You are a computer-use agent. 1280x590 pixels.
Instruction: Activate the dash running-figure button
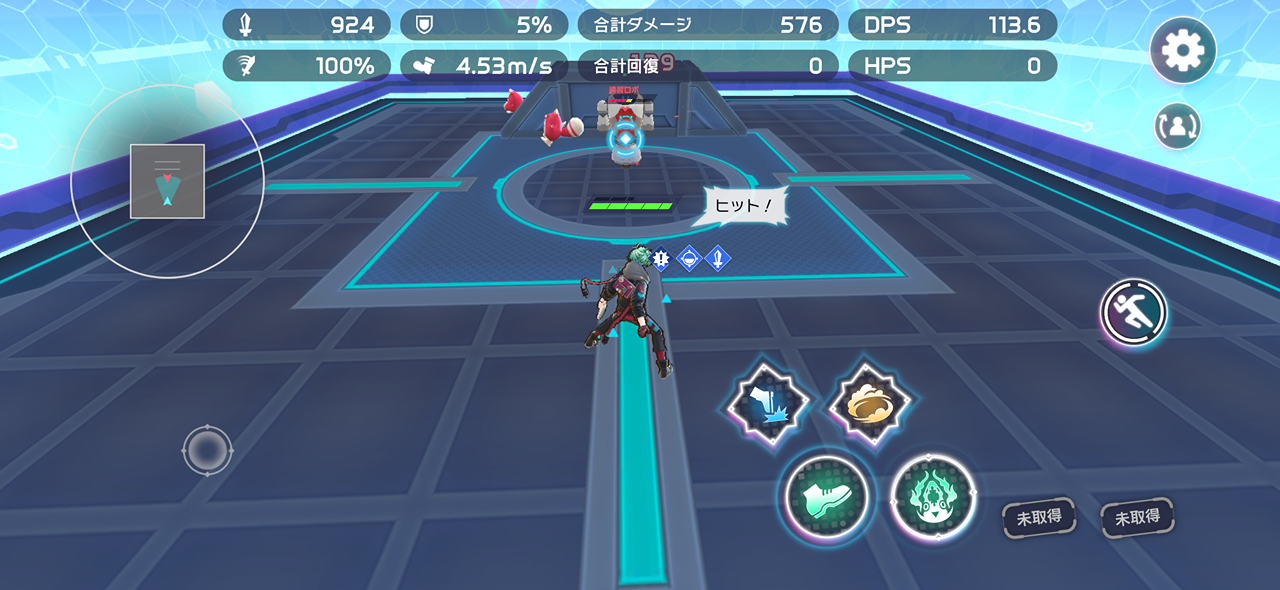[x=1134, y=313]
